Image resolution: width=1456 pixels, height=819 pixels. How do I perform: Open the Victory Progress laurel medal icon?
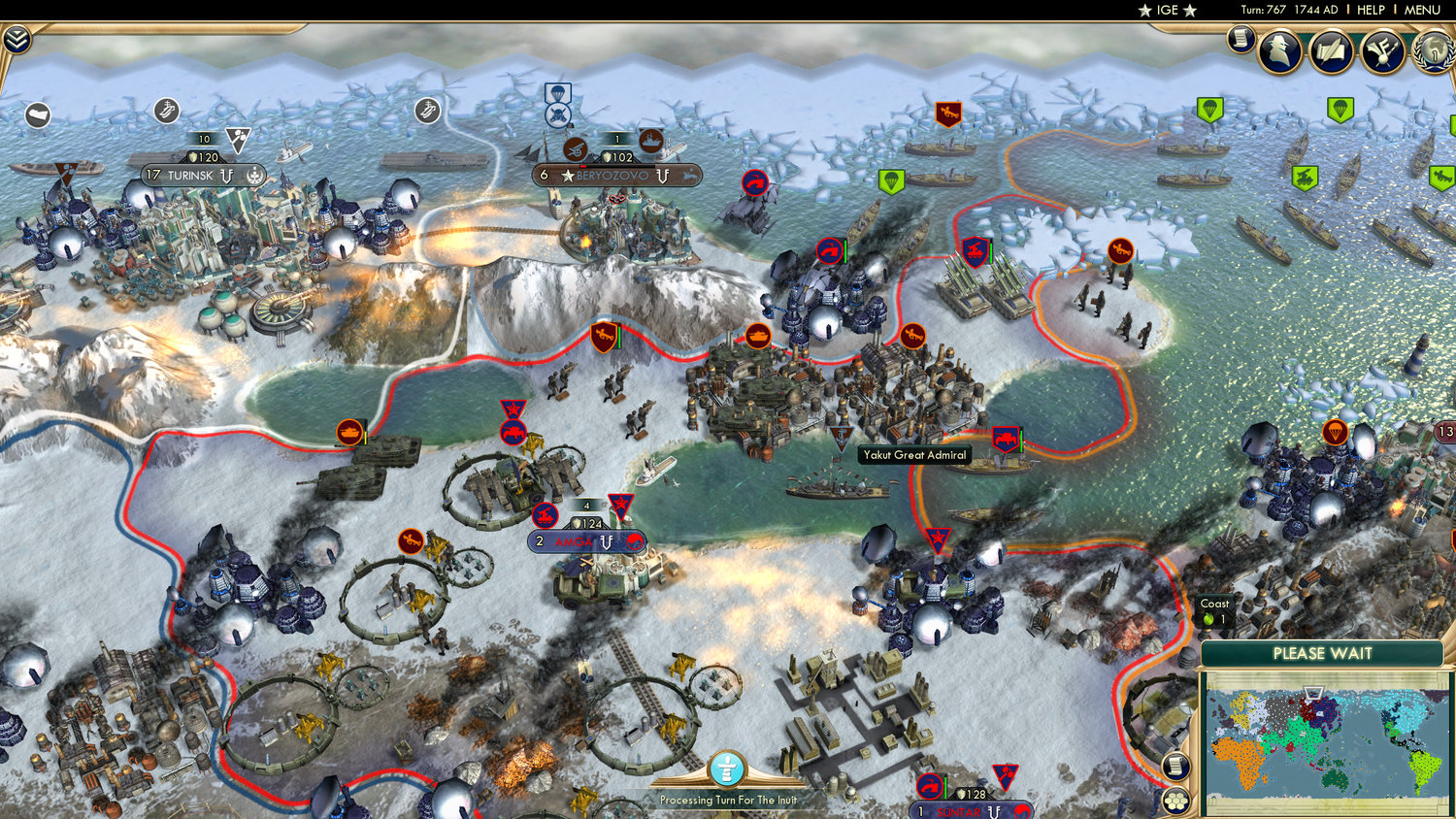(x=1435, y=50)
